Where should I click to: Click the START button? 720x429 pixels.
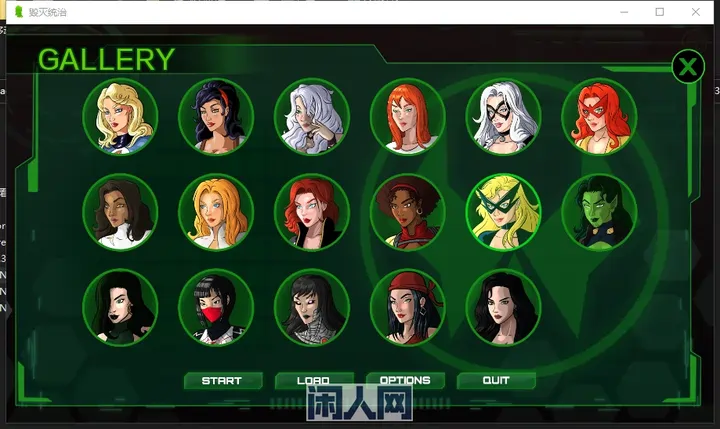222,381
